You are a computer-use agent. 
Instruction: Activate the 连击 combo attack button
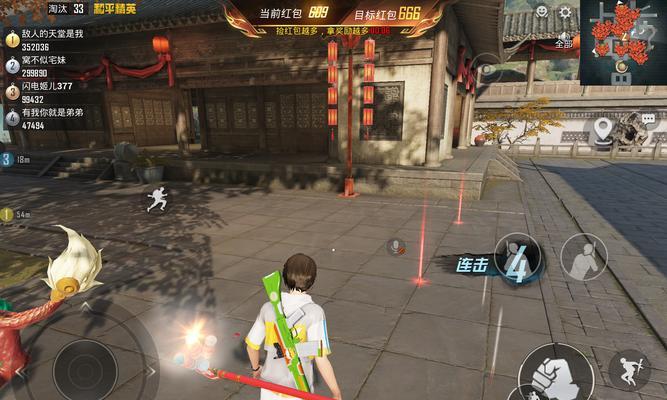click(x=518, y=258)
